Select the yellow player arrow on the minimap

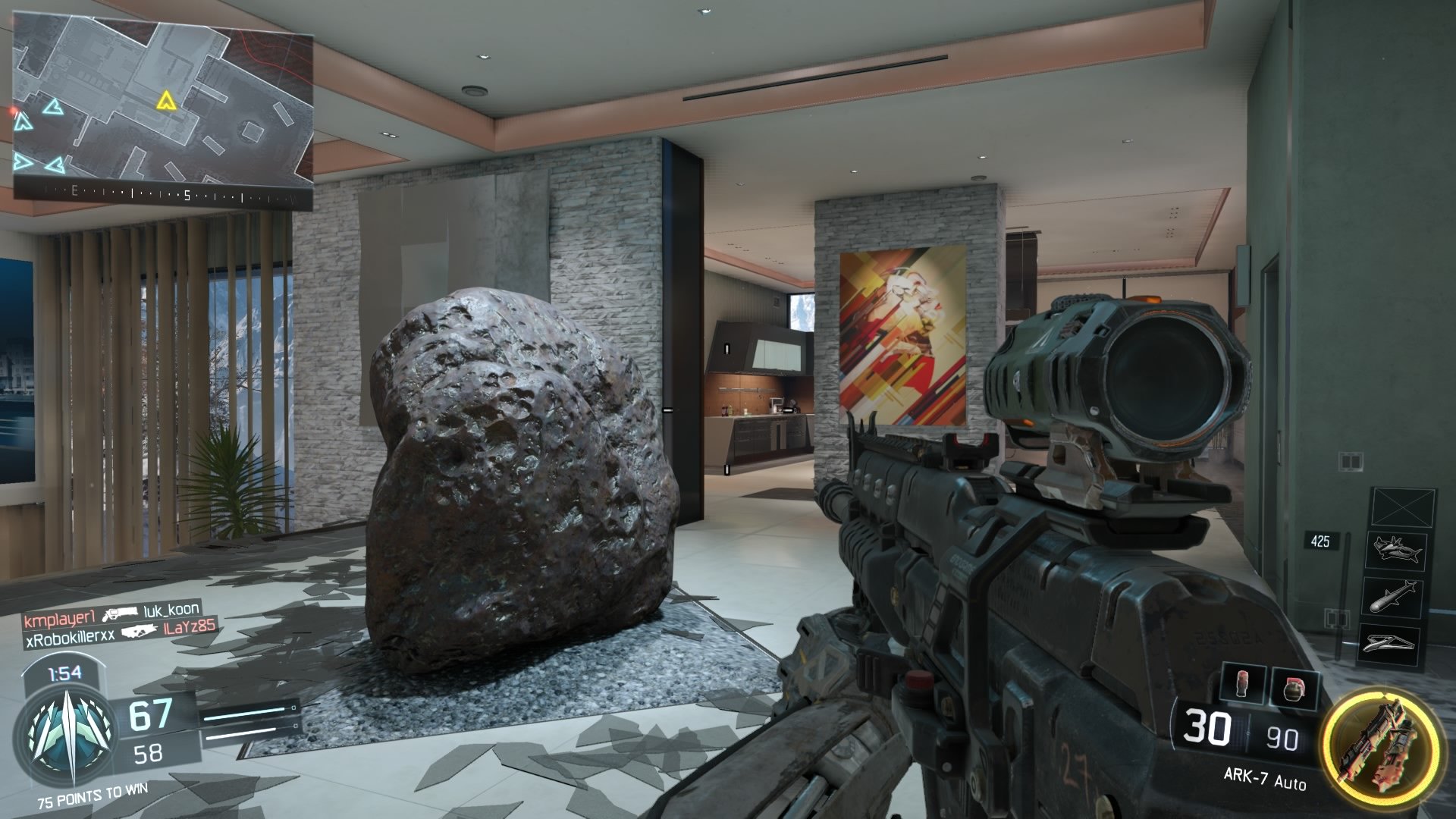tap(165, 100)
